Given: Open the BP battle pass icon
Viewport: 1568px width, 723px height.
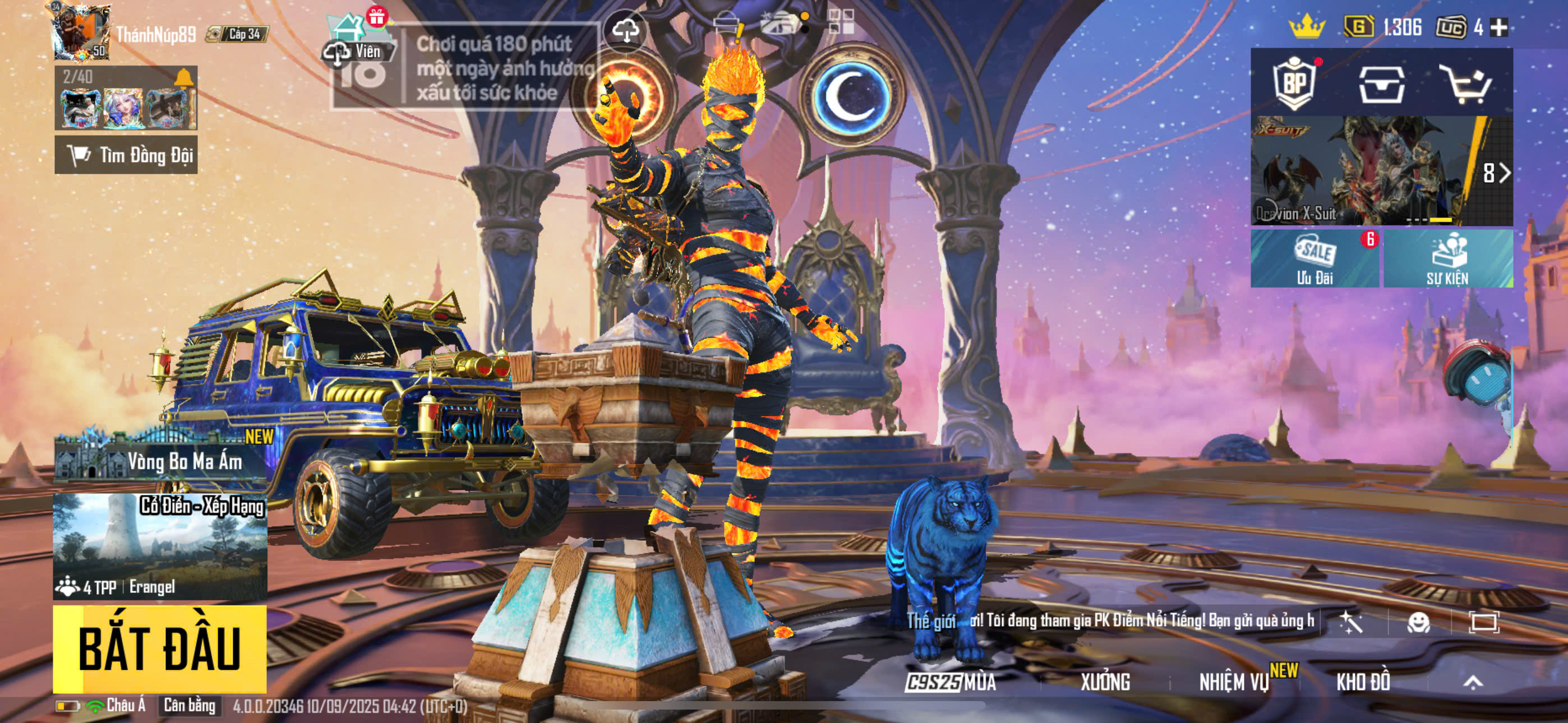Looking at the screenshot, I should [x=1294, y=83].
